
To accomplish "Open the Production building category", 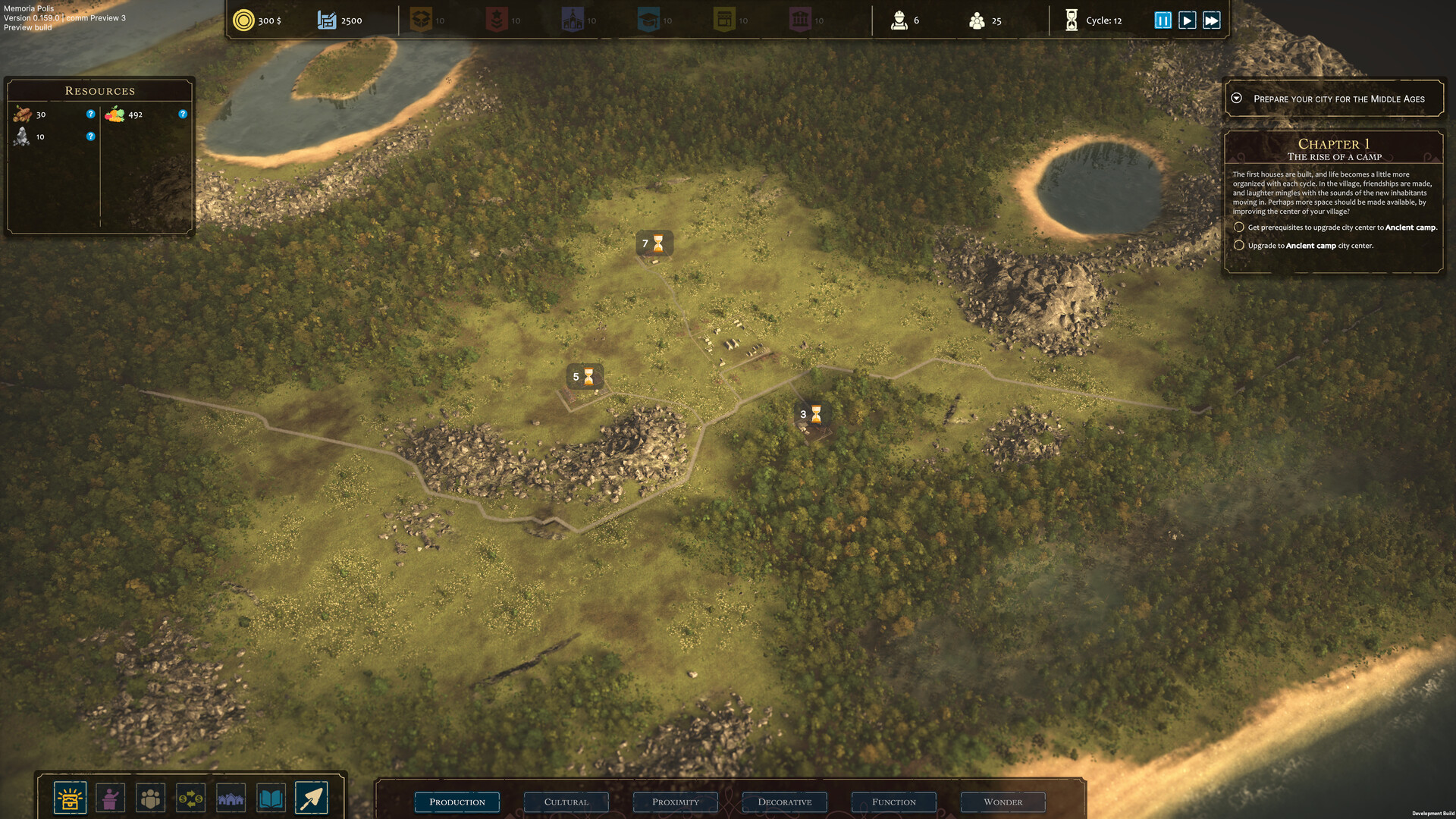I will pos(457,802).
